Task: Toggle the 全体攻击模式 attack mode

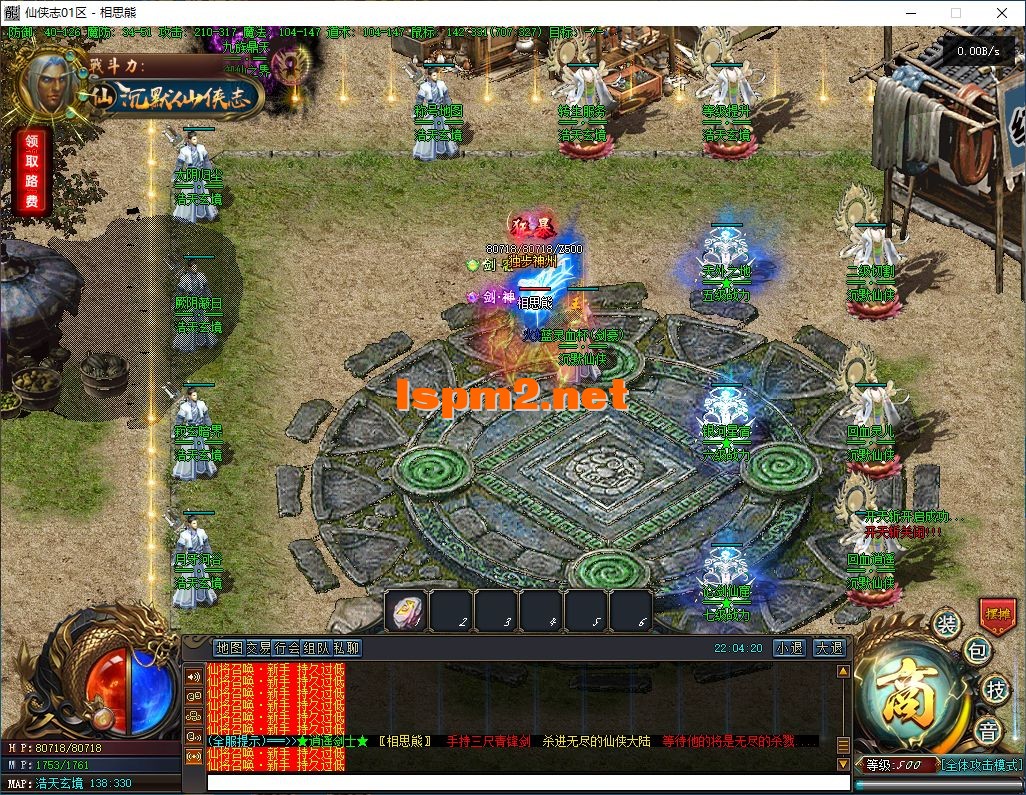Action: [981, 765]
